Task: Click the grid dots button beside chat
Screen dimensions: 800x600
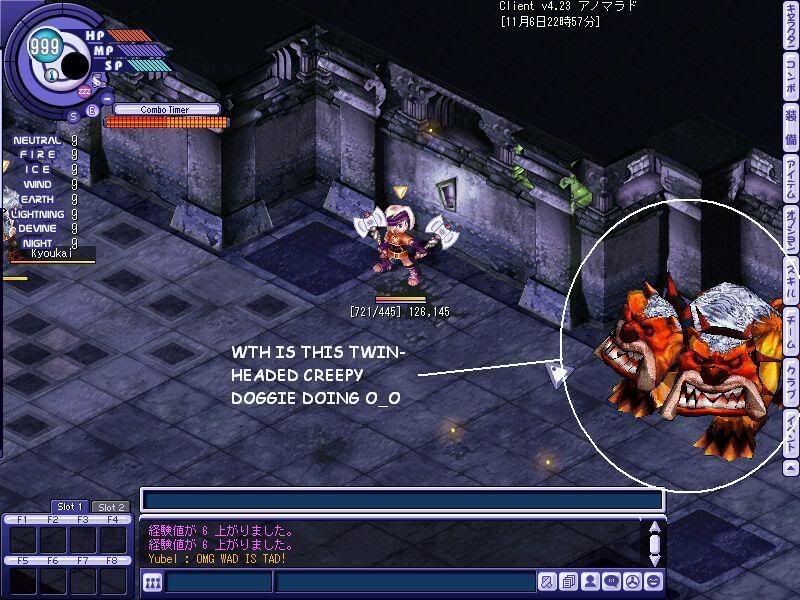Action: [153, 582]
